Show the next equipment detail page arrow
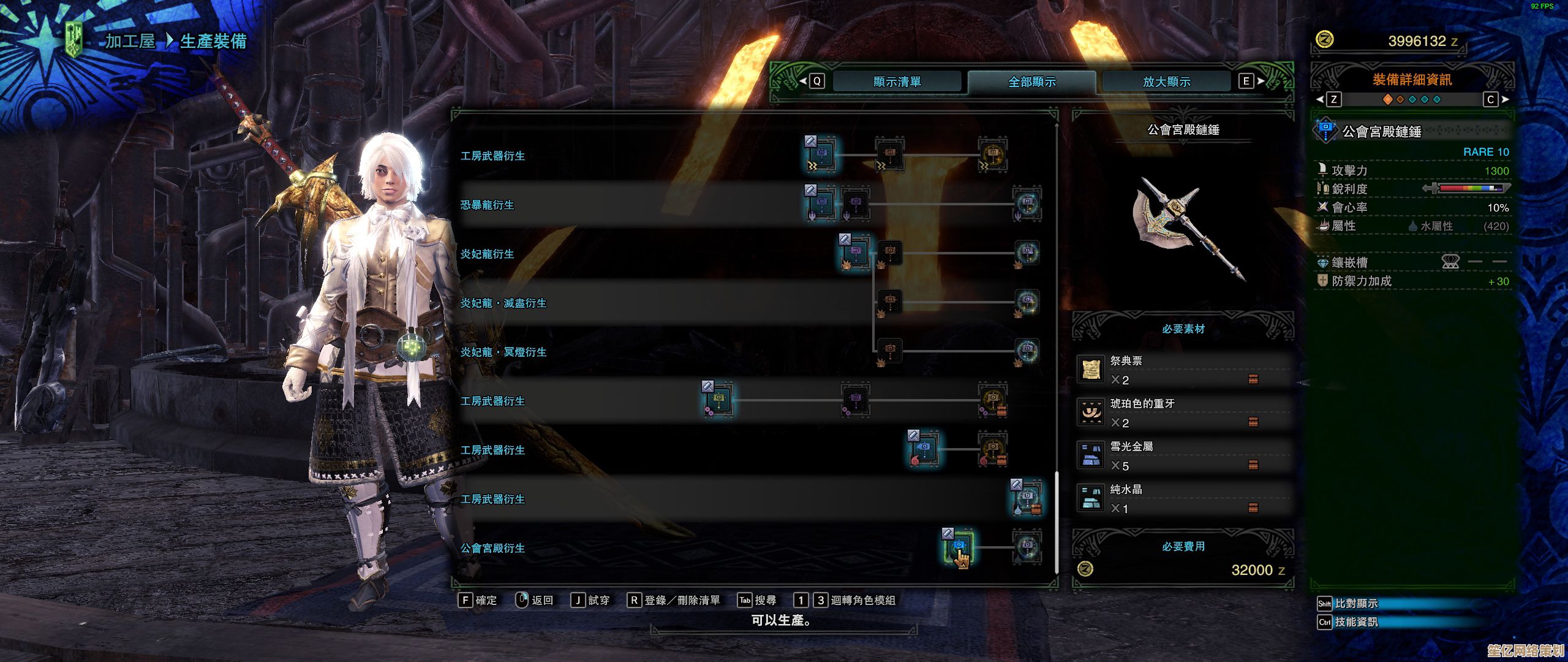 [1506, 99]
